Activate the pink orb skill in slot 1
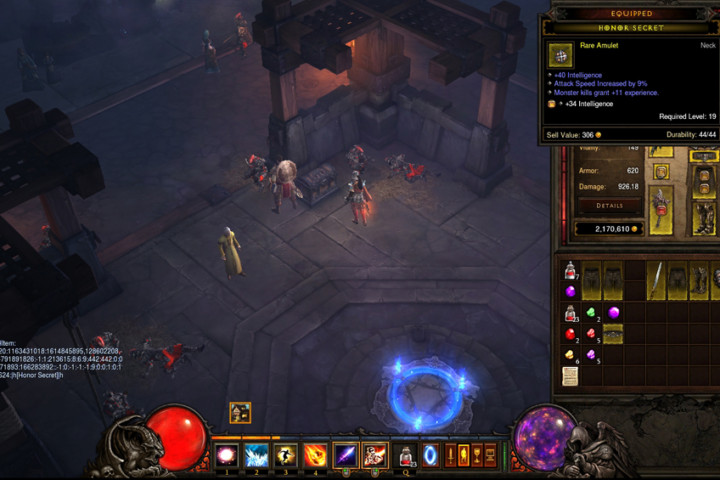The width and height of the screenshot is (720, 480). point(227,455)
